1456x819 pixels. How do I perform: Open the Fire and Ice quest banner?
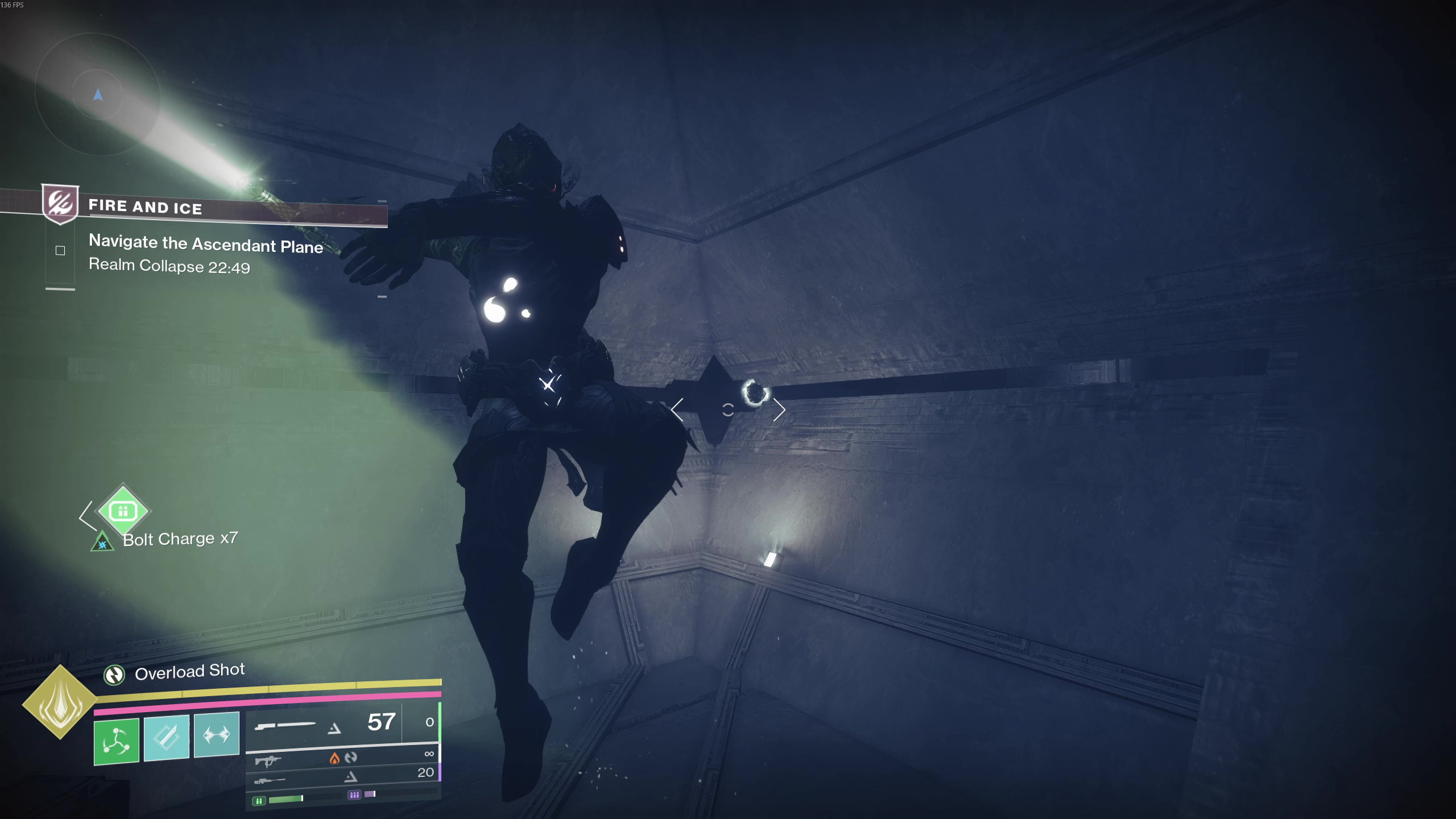point(145,206)
